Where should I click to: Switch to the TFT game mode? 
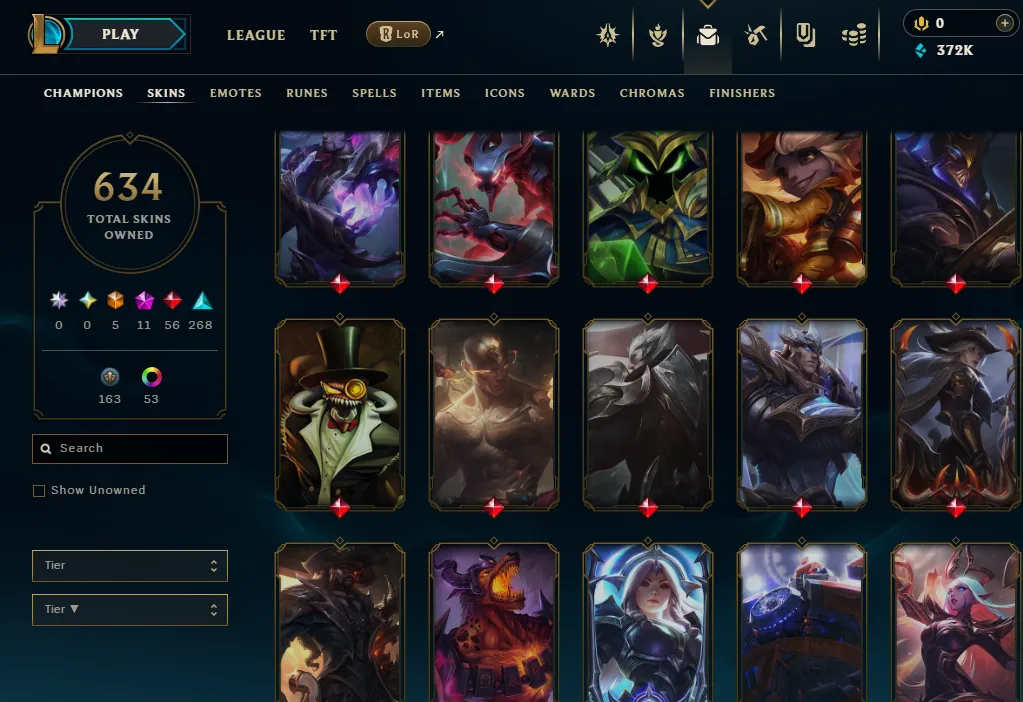(x=323, y=35)
